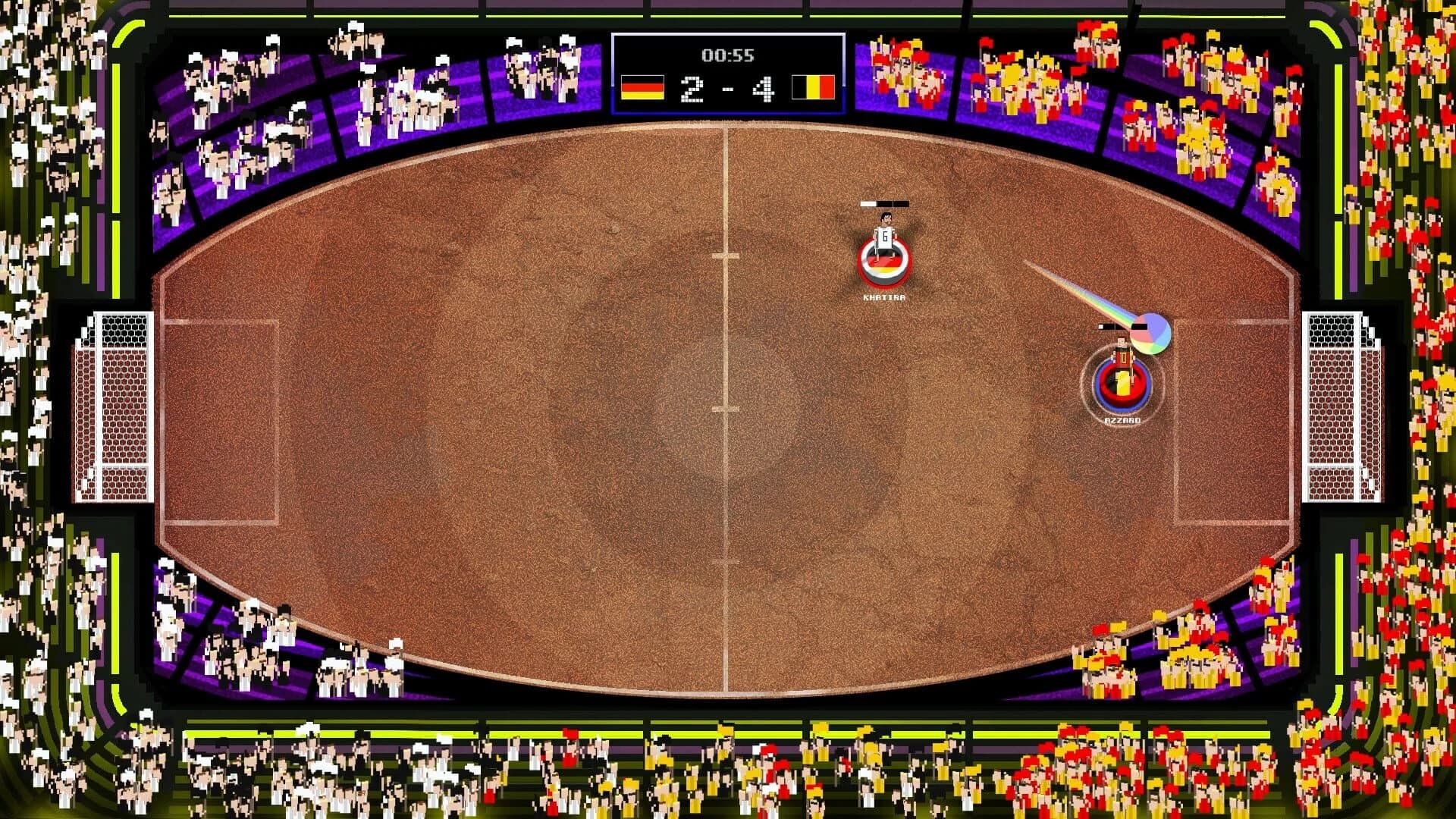Viewport: 1456px width, 819px height.
Task: Click the center circle of the pitch
Action: click(x=728, y=409)
